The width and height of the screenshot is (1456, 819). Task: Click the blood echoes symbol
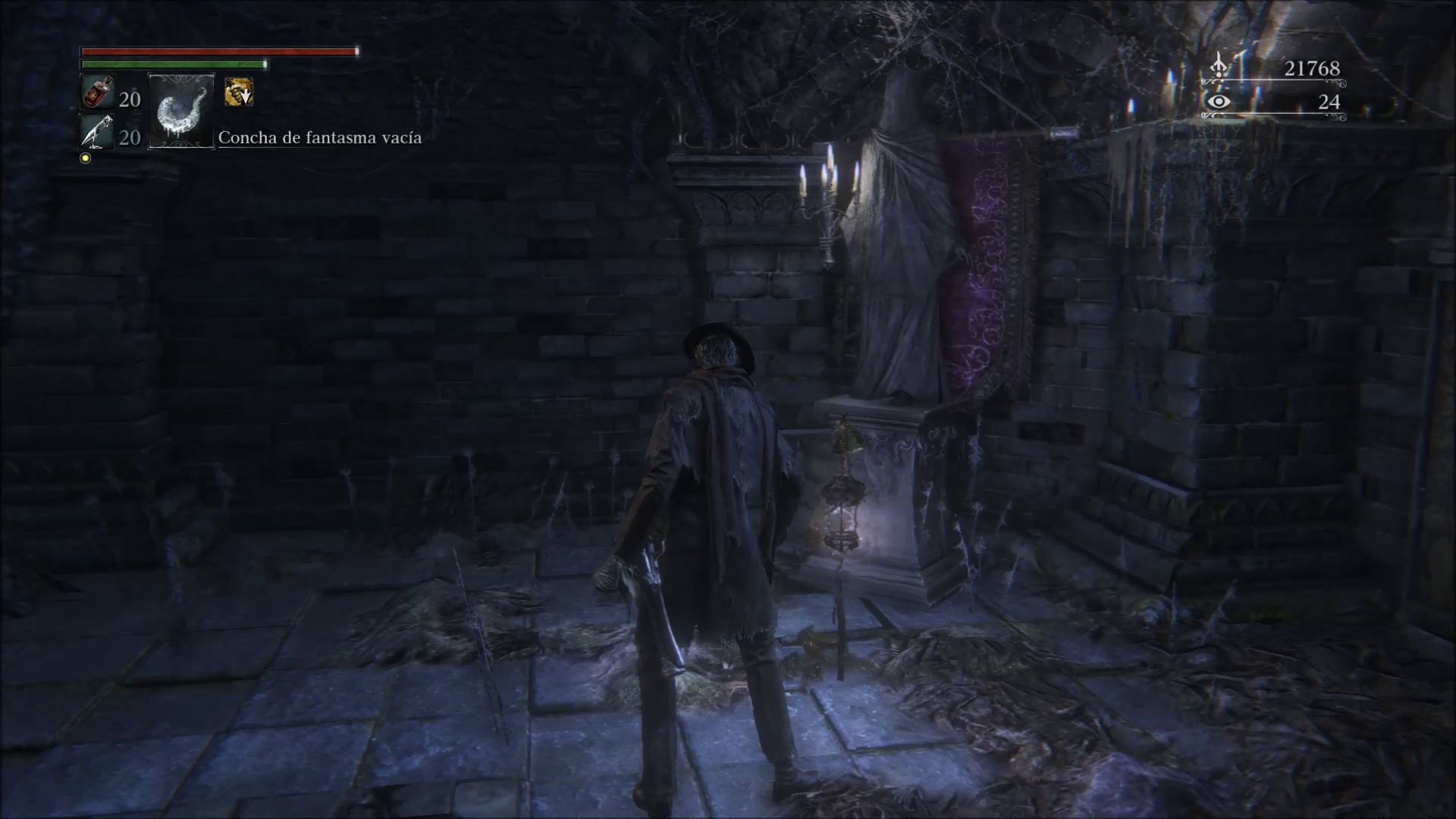[x=1219, y=66]
